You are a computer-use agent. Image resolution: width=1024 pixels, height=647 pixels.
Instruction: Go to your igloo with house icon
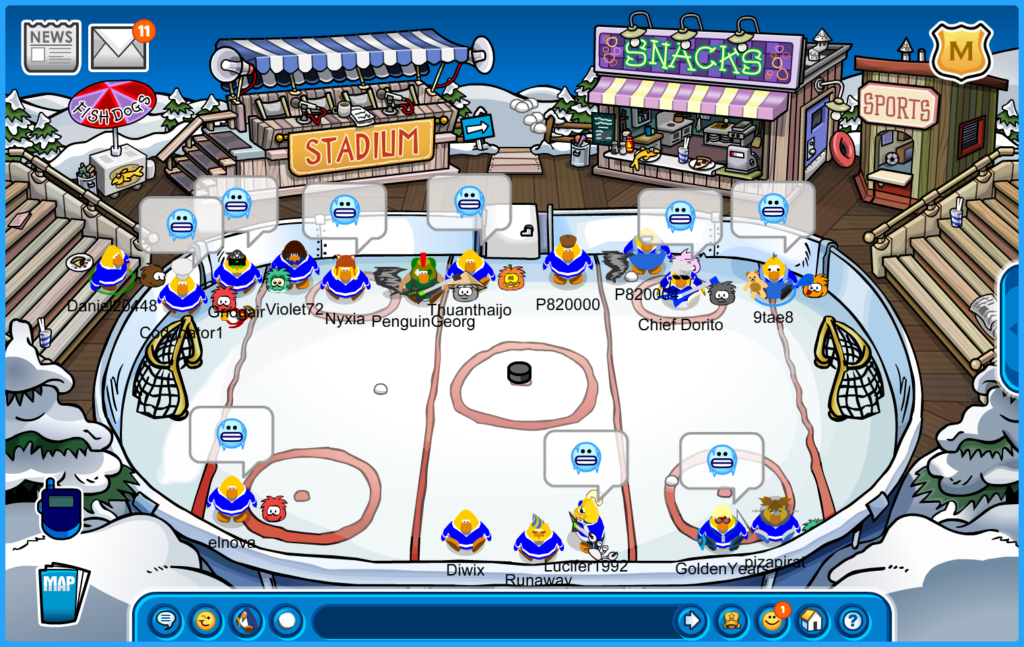(811, 621)
